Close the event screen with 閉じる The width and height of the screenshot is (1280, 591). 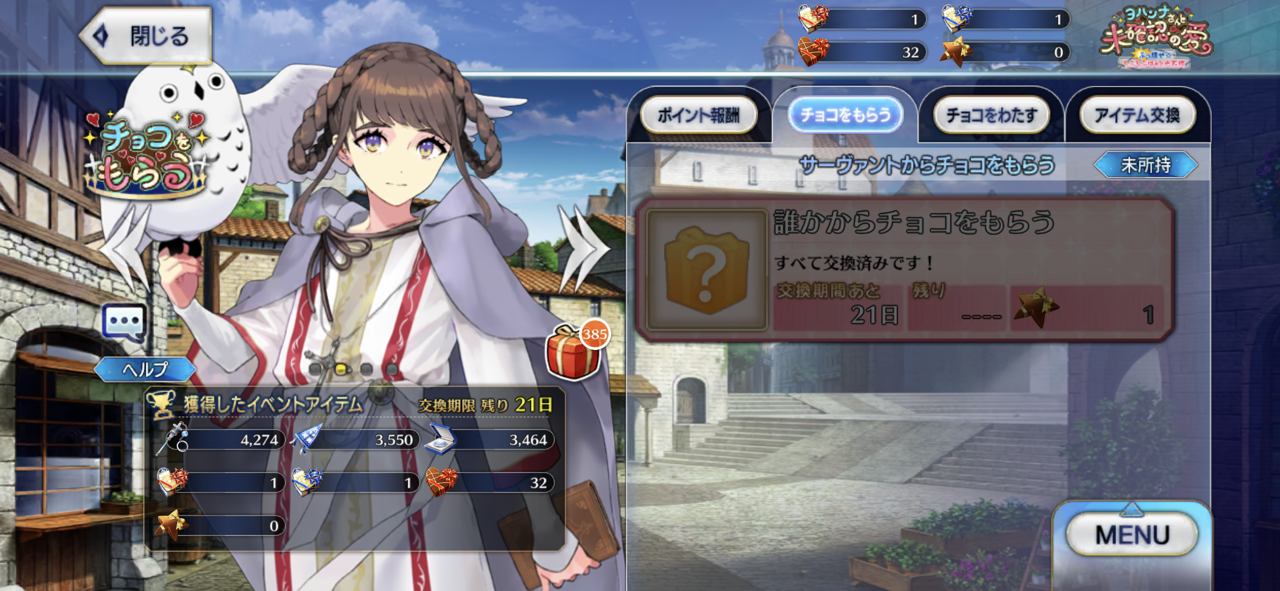[146, 37]
